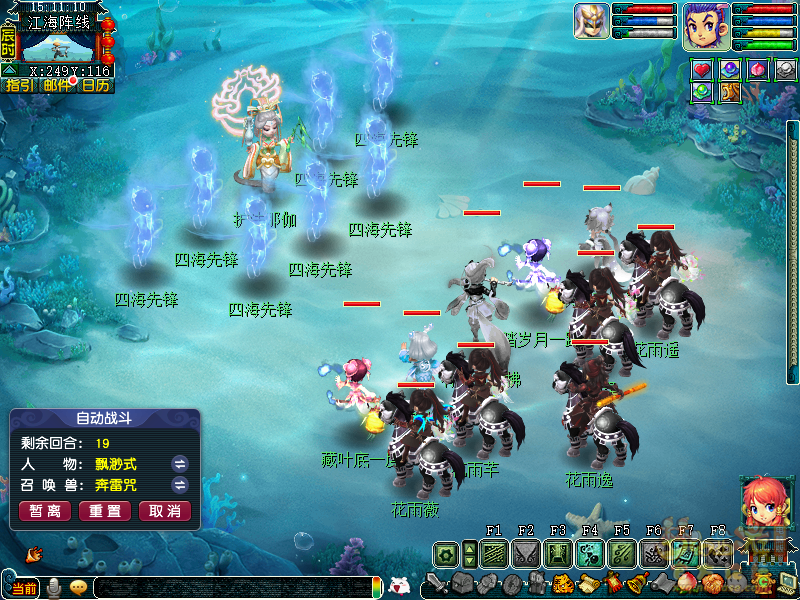
Task: Select the gold-helmet summon portrait
Action: point(592,21)
